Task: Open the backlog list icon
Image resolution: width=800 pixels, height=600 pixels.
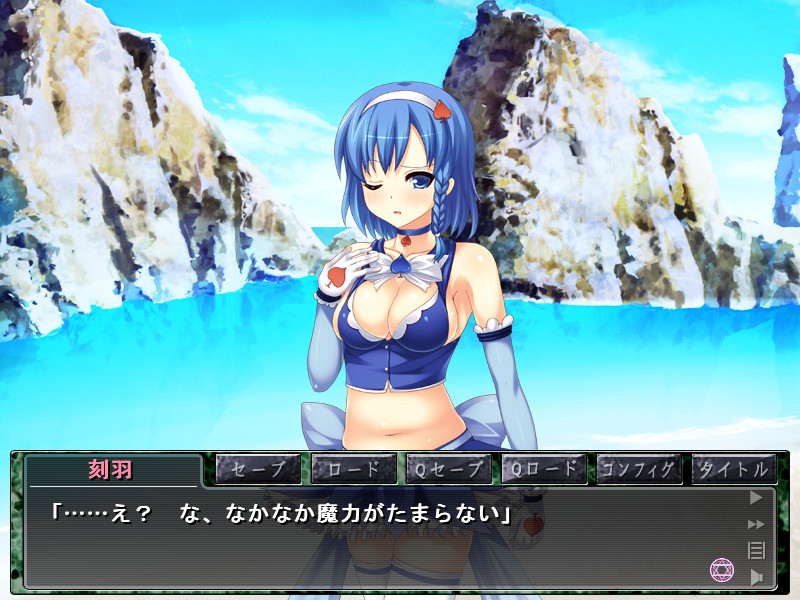Action: (756, 549)
